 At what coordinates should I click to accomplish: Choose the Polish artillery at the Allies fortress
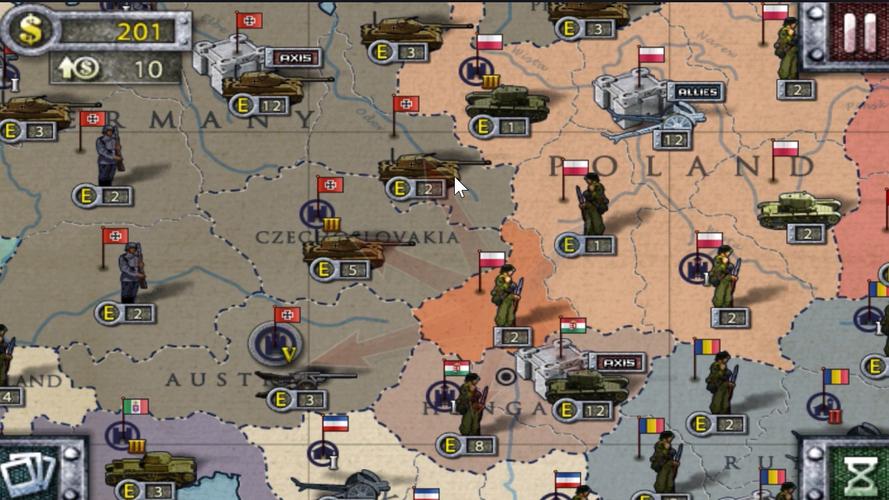tap(650, 122)
